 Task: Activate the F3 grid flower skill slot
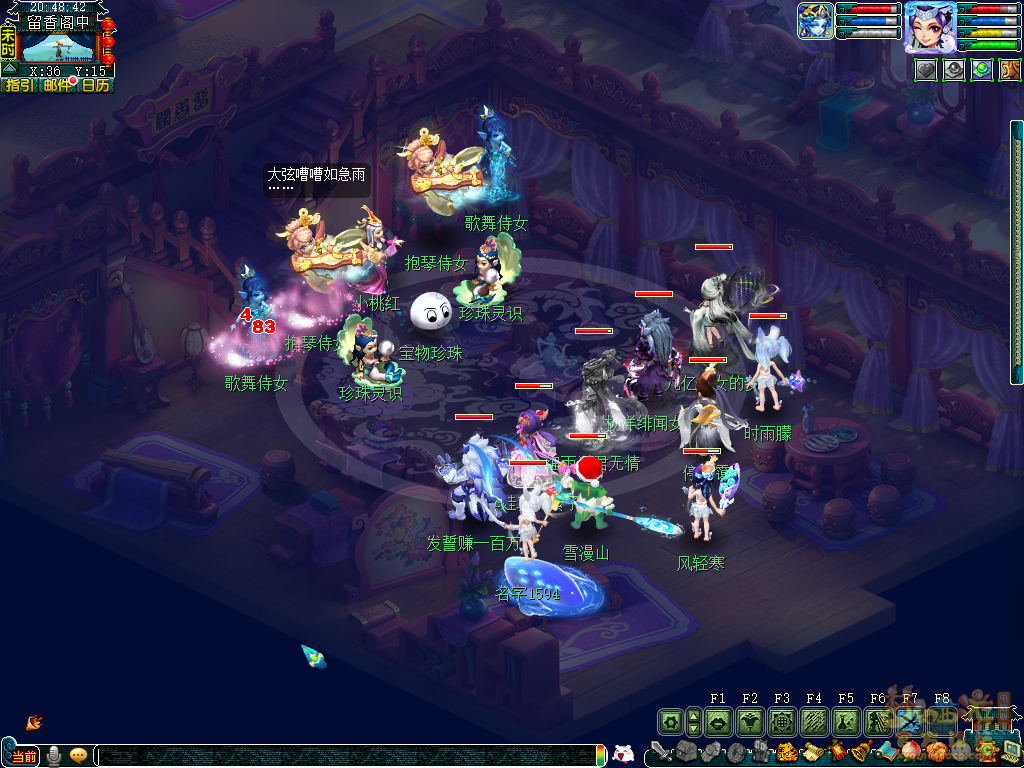[x=782, y=721]
